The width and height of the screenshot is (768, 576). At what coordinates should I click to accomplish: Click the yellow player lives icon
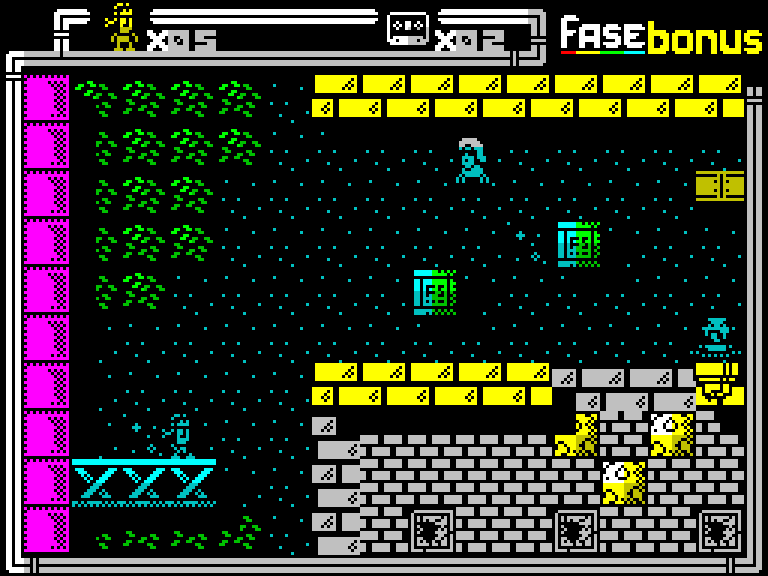[x=123, y=27]
